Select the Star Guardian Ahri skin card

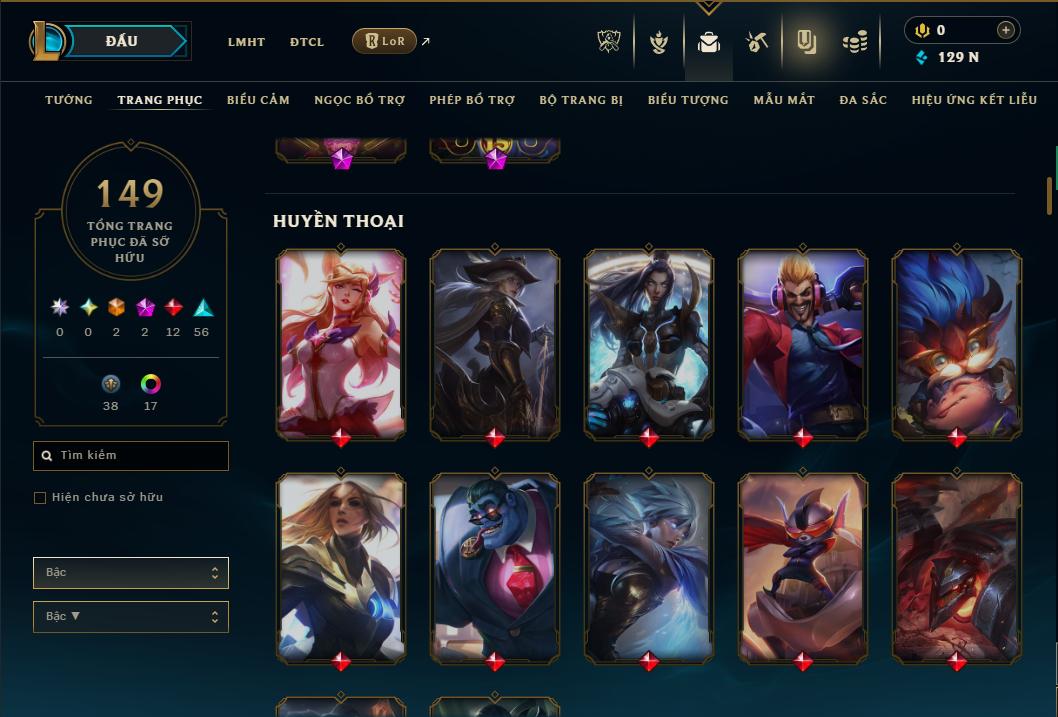point(341,343)
